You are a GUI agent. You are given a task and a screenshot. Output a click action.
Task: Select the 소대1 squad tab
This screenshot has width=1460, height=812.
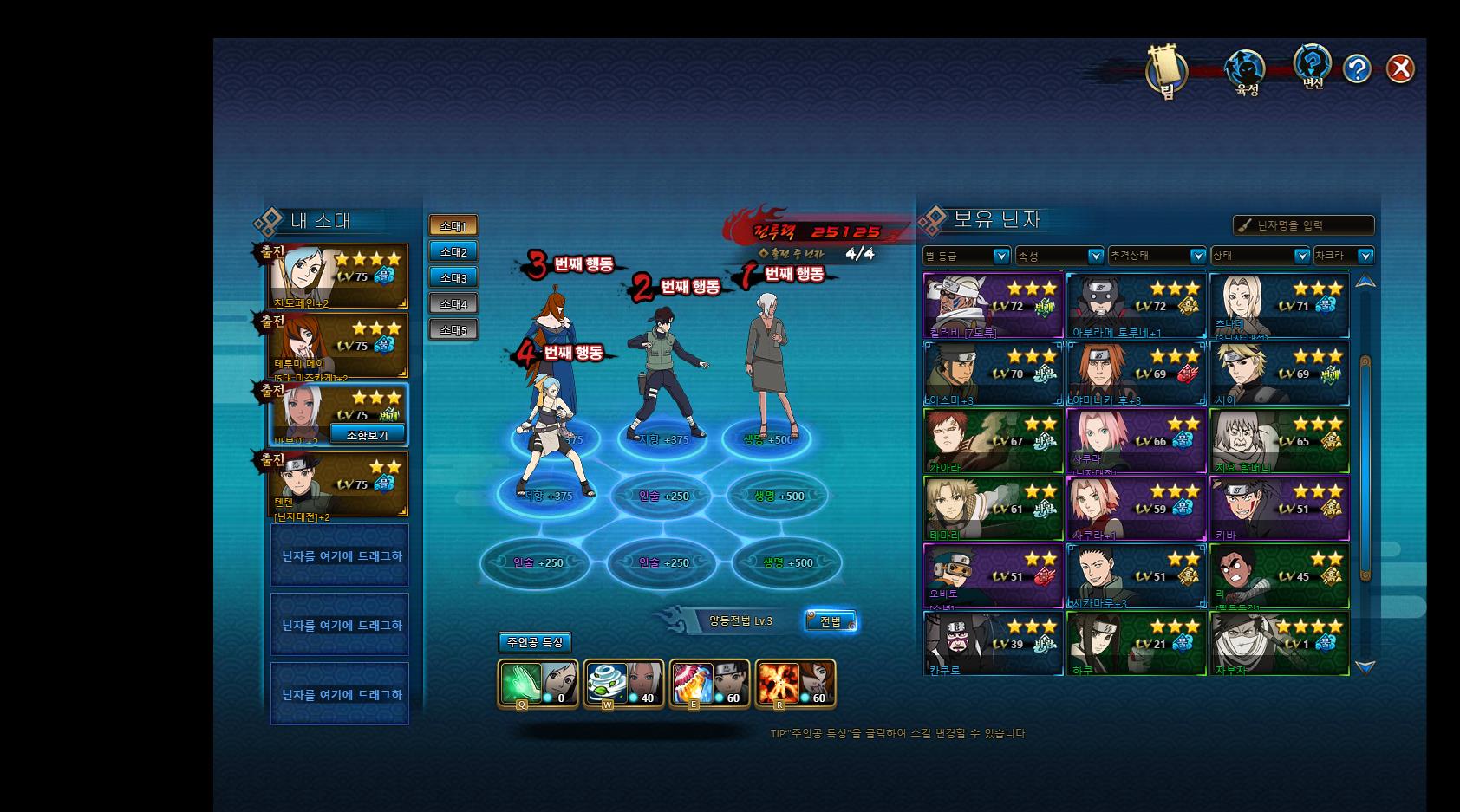click(x=453, y=226)
